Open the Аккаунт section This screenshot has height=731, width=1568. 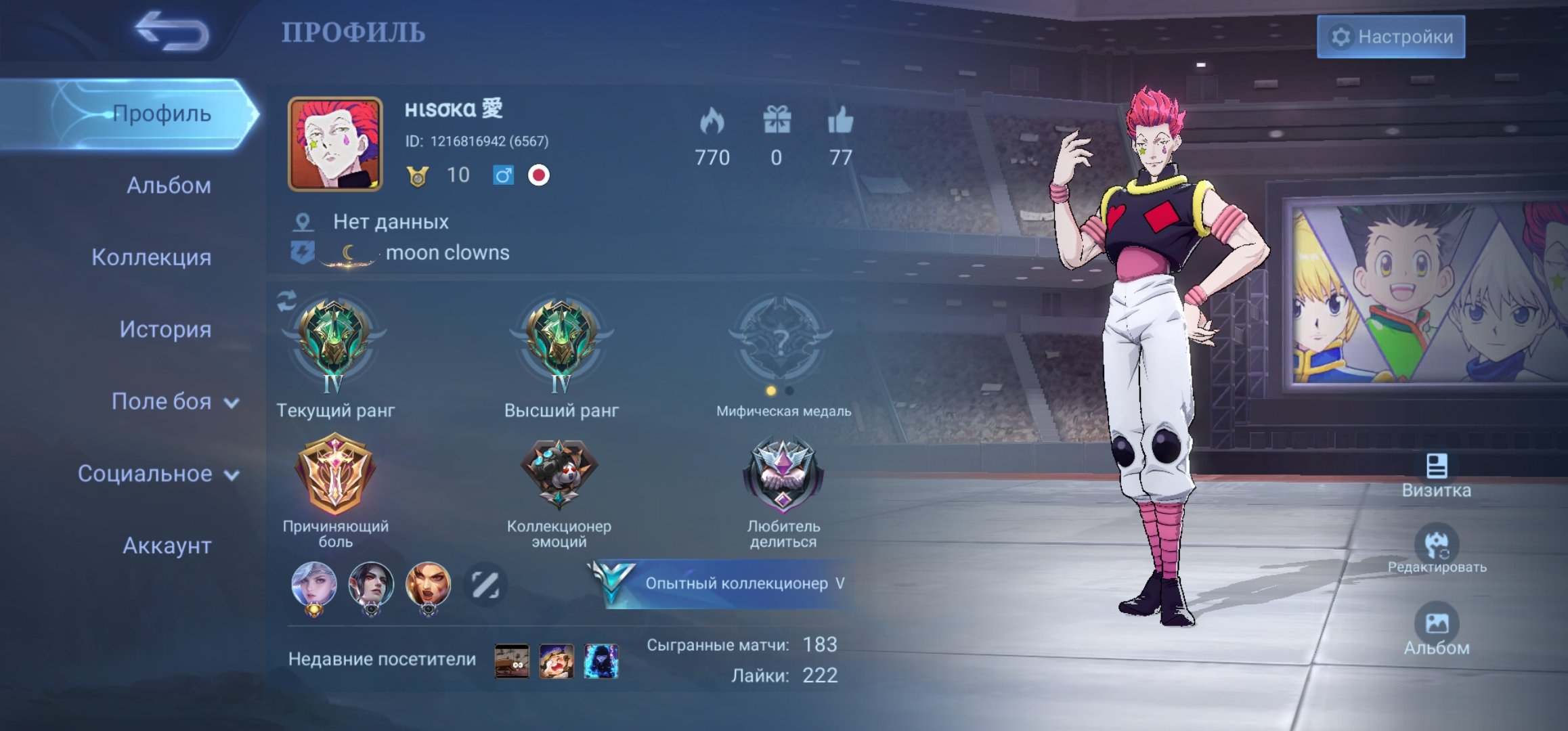[x=167, y=546]
